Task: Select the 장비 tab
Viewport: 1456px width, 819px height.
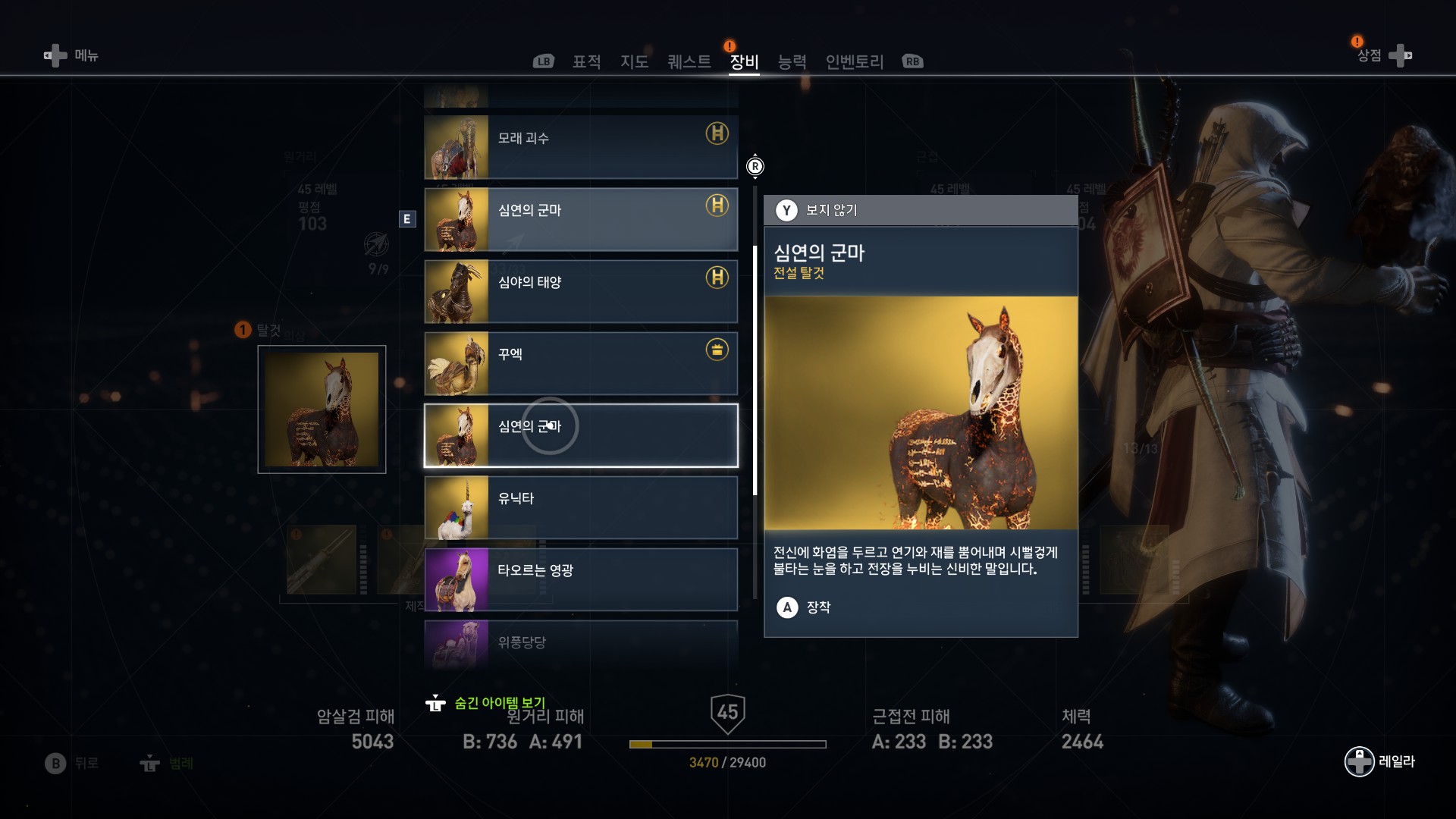Action: click(x=744, y=61)
